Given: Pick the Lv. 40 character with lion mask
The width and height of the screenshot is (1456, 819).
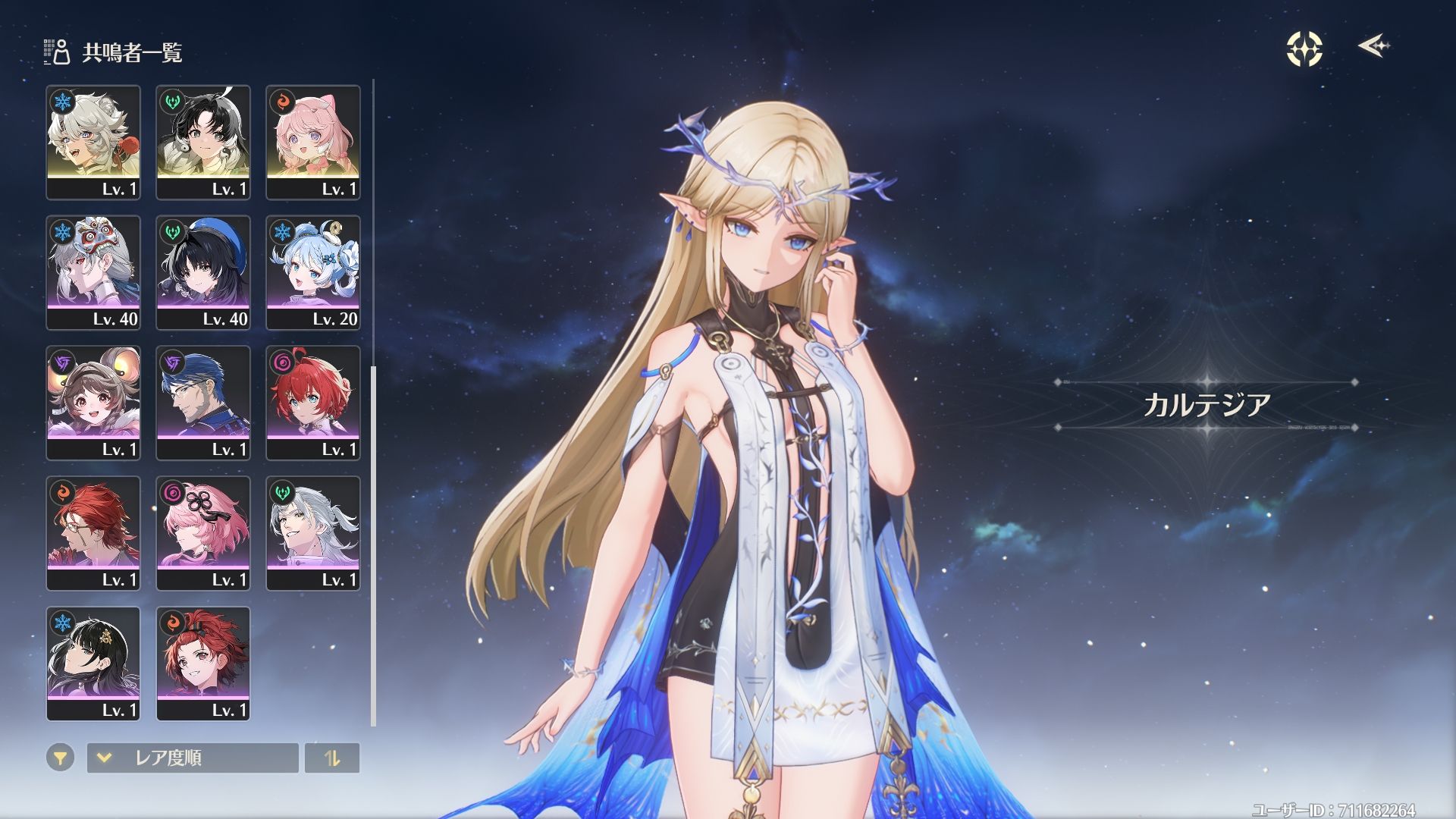Looking at the screenshot, I should (93, 272).
